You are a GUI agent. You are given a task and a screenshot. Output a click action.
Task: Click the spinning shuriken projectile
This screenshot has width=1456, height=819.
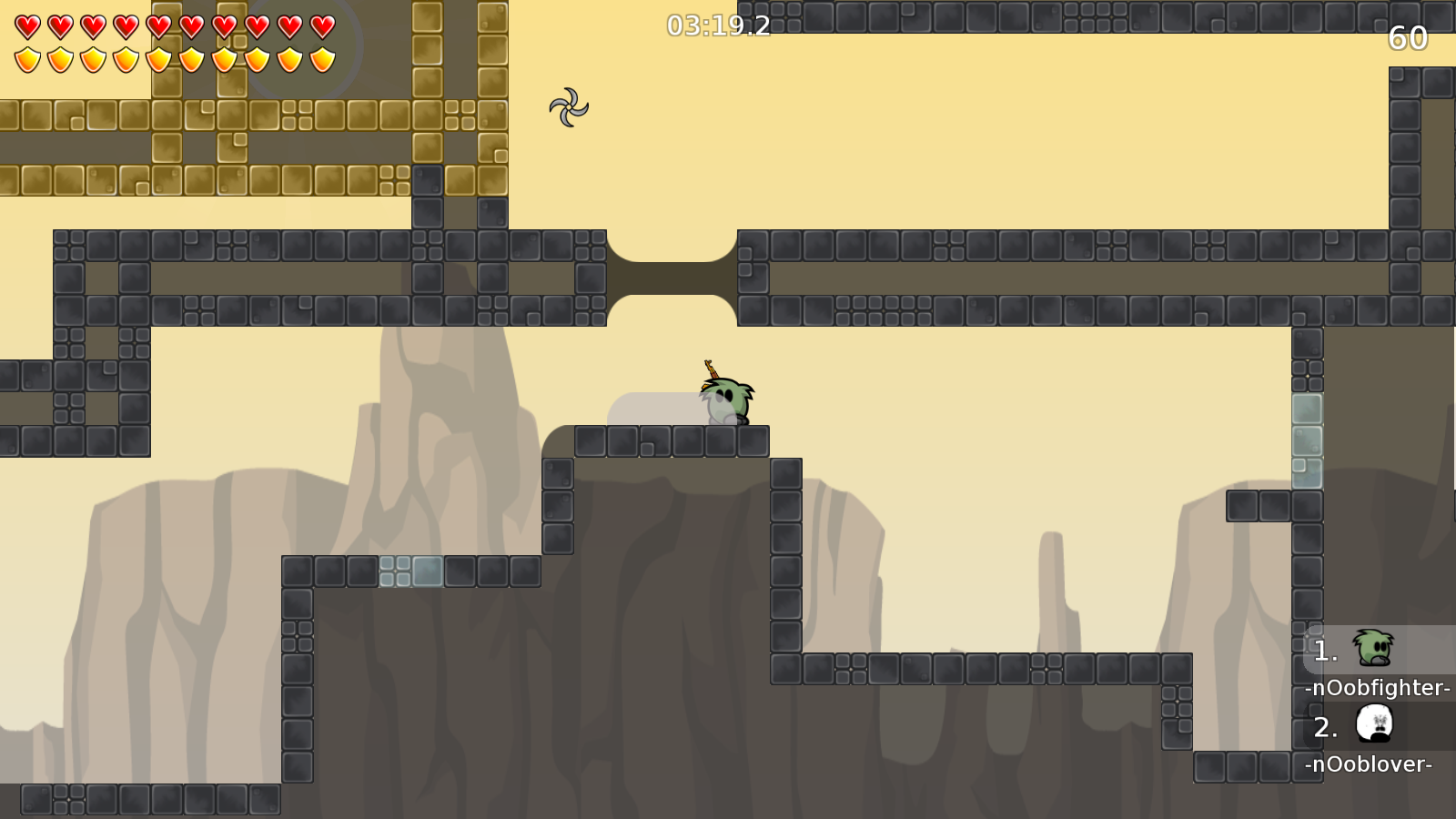point(570,106)
